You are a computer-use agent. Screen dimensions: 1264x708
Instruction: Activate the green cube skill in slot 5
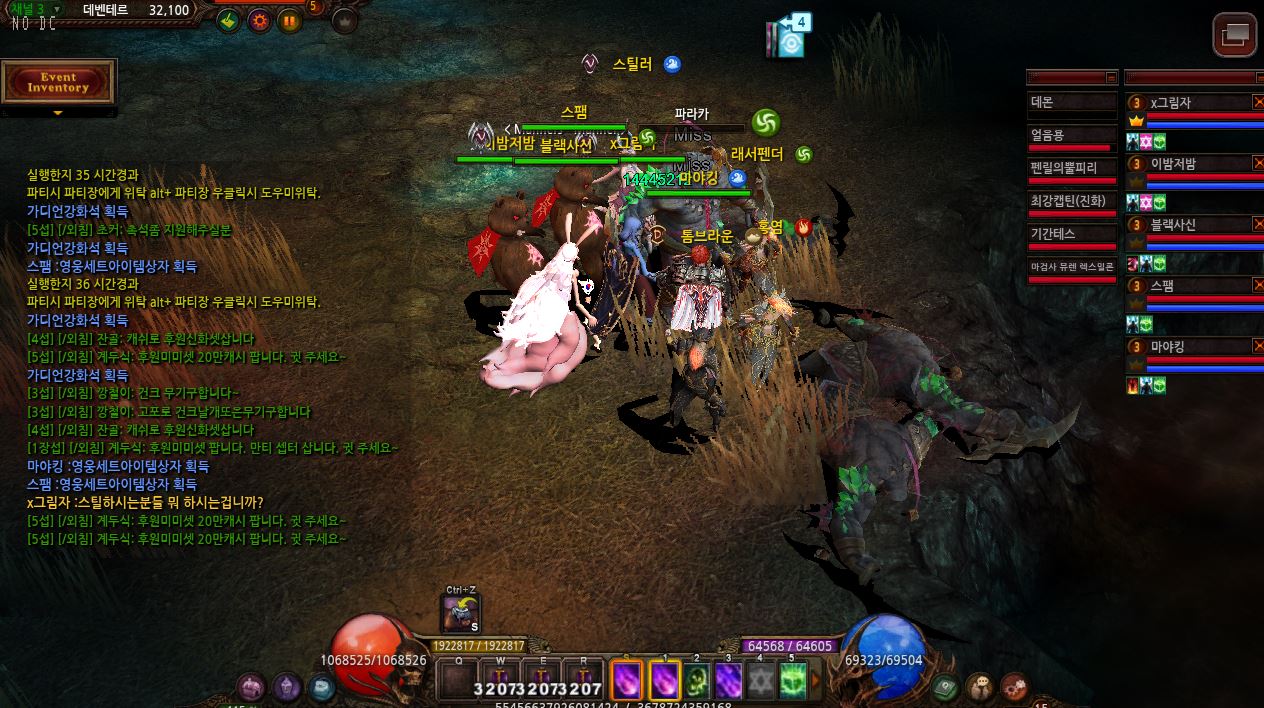click(792, 681)
